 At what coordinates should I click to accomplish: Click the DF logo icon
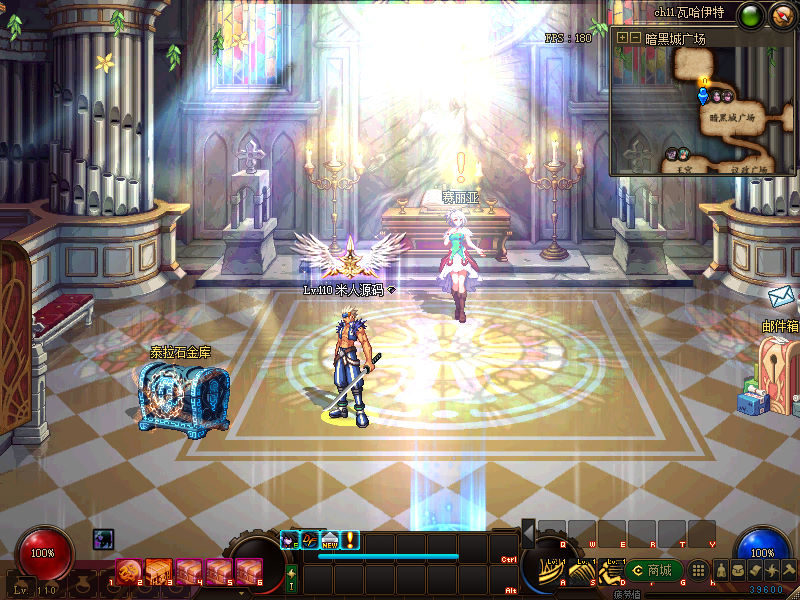[x=310, y=541]
